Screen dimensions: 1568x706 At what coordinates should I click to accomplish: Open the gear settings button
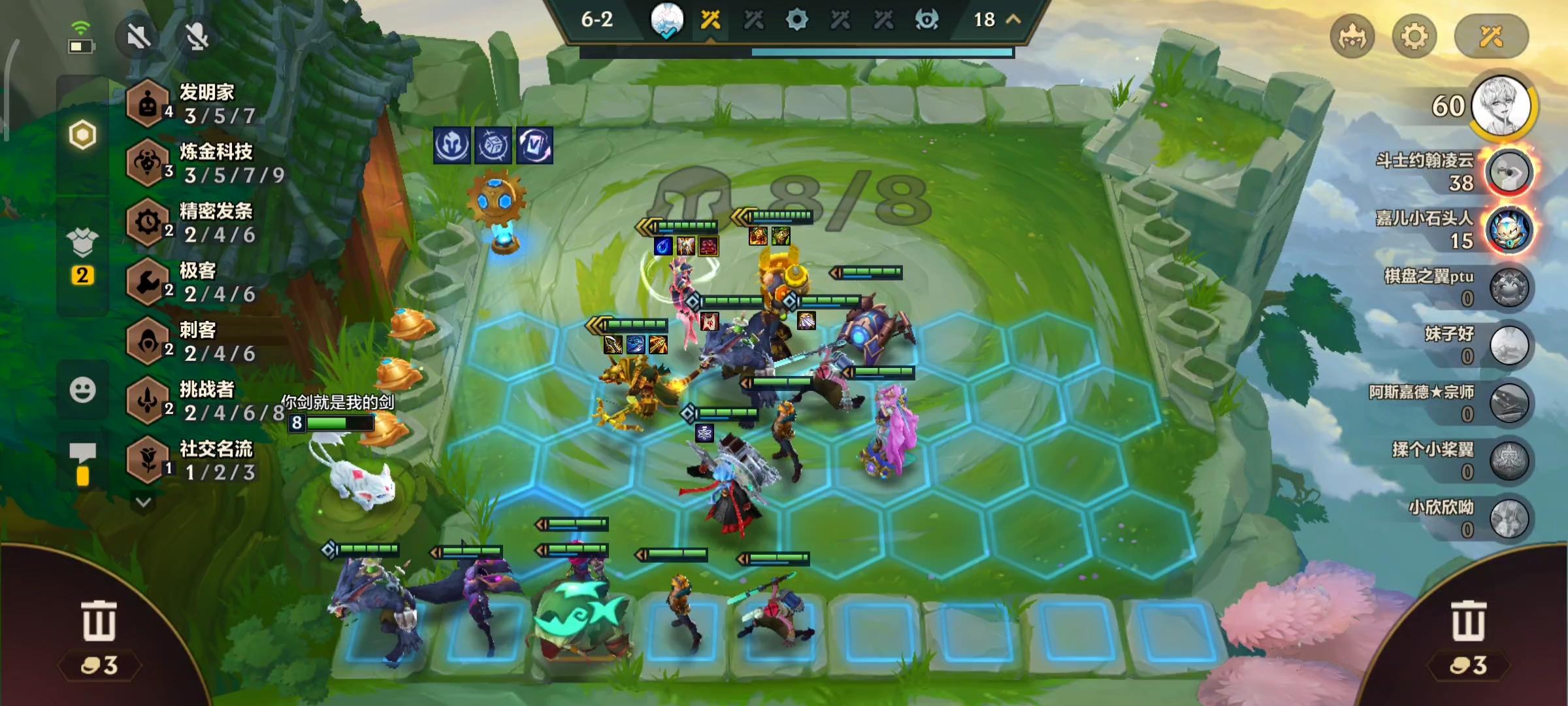(x=1414, y=37)
